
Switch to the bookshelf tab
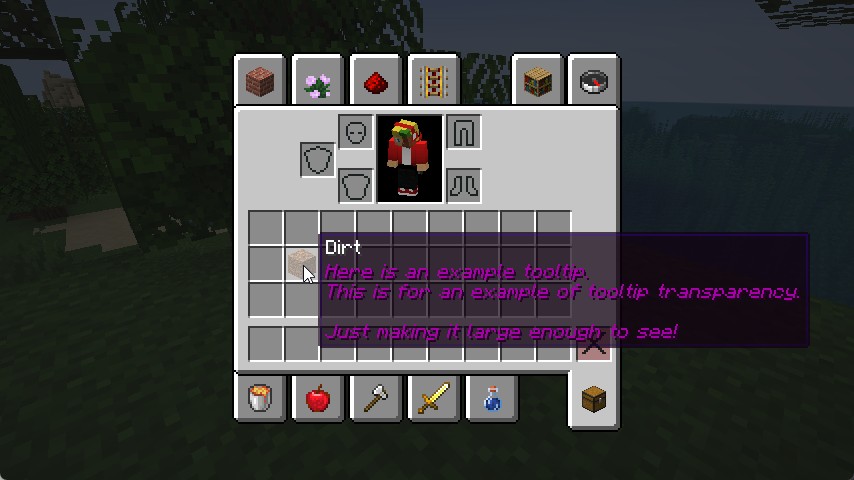point(539,81)
